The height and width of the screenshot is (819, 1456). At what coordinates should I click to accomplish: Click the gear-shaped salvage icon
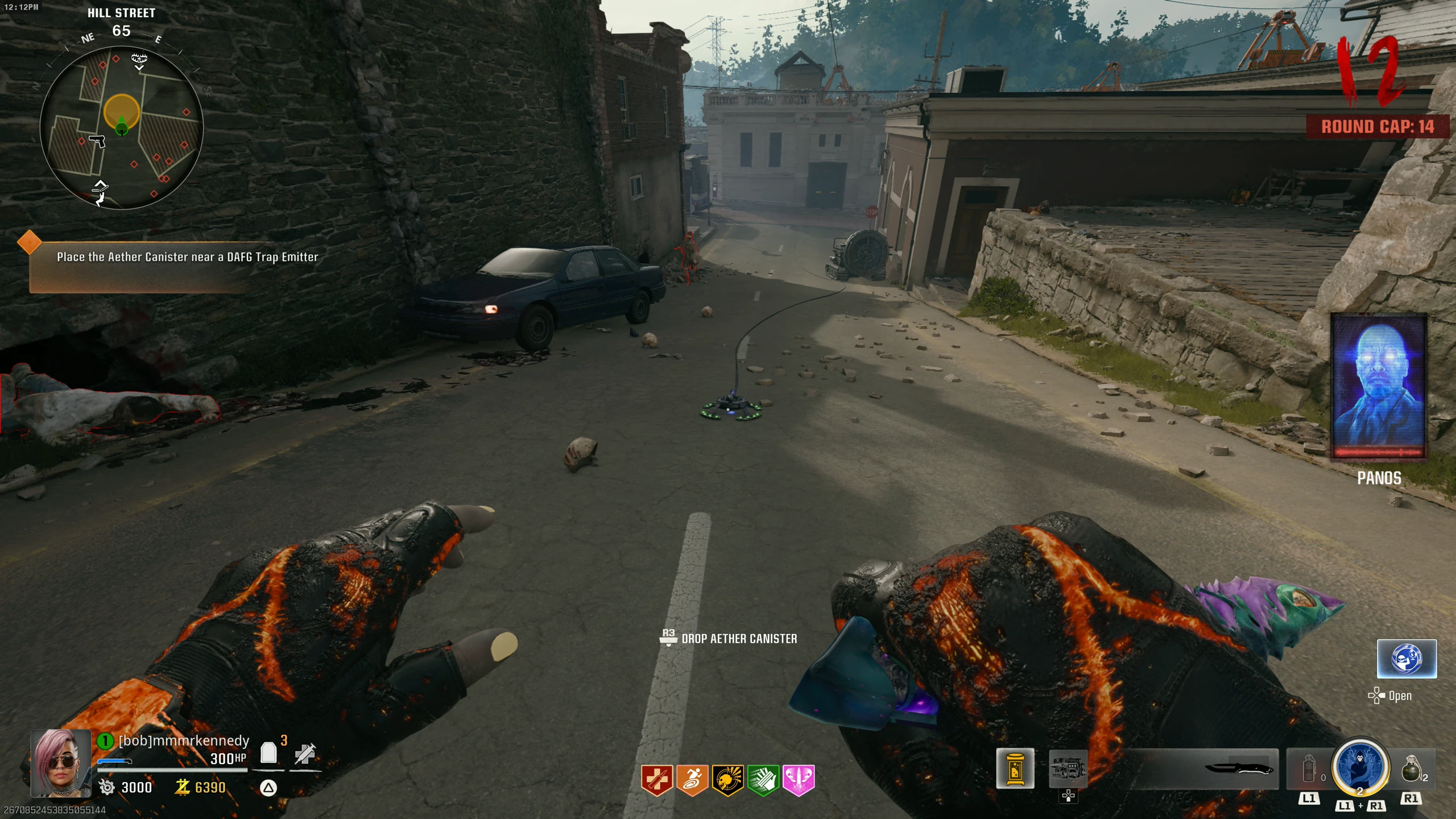coord(106,787)
